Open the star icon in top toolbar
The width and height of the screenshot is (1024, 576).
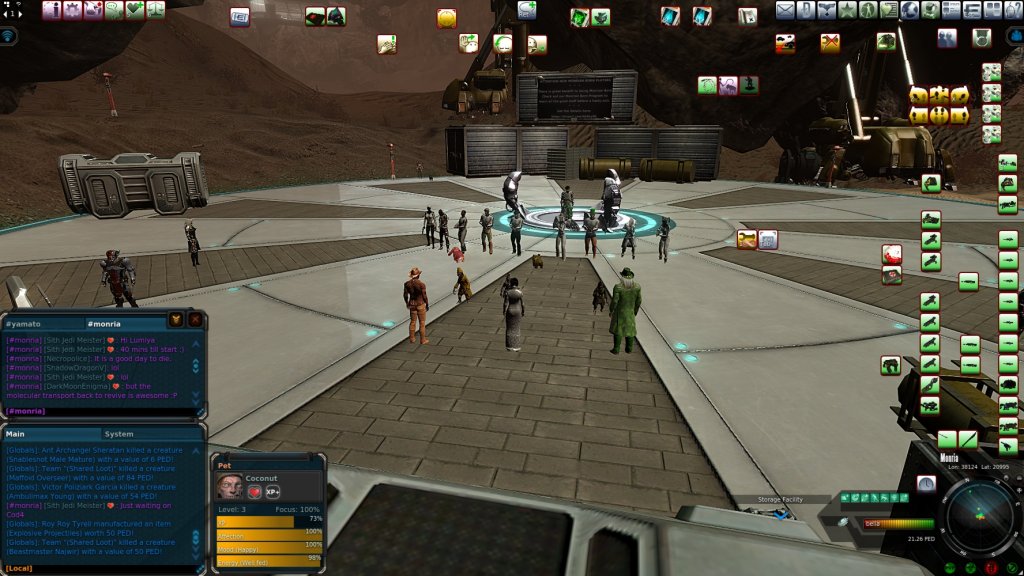(847, 11)
